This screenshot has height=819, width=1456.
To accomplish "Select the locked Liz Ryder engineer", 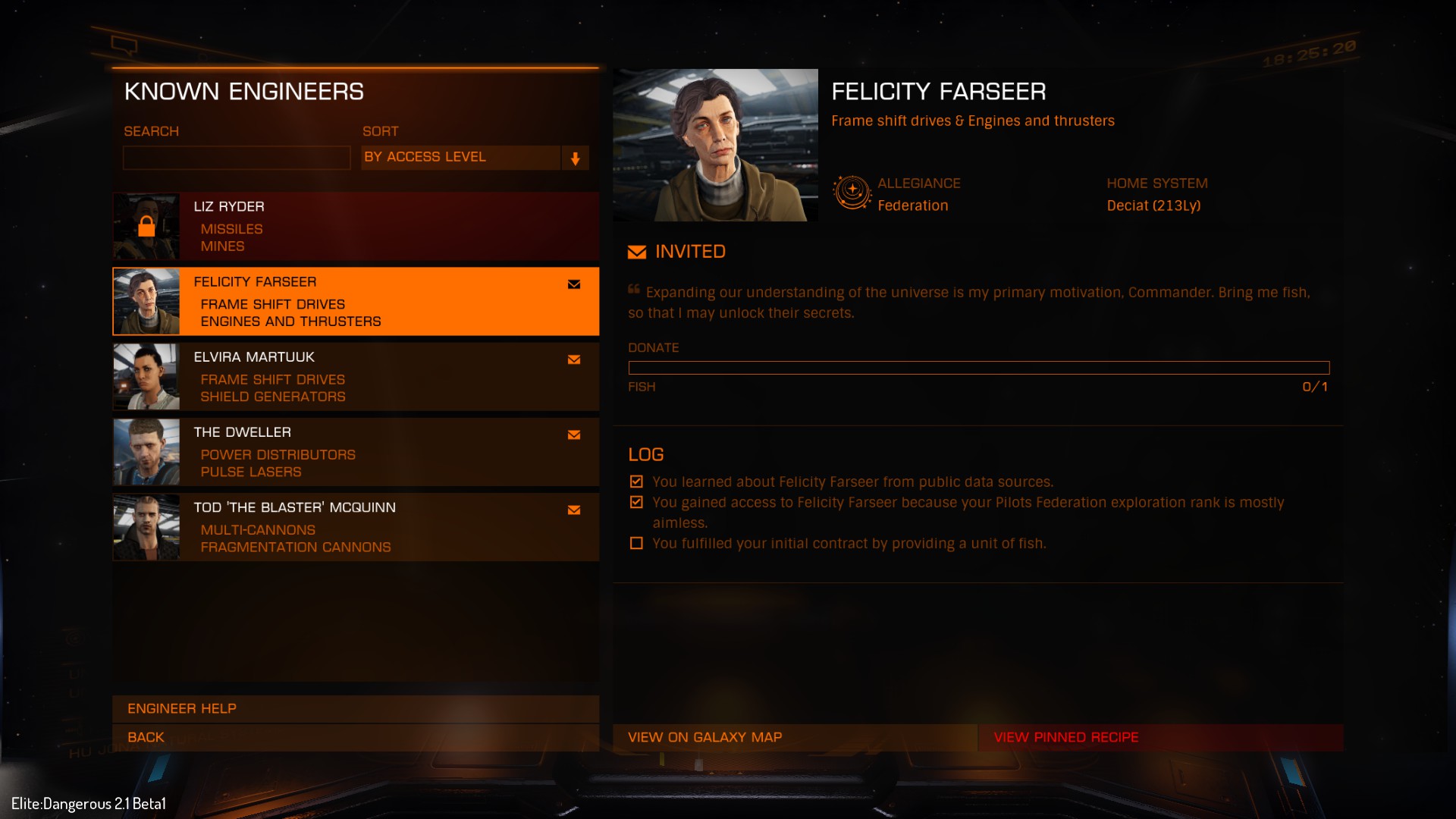I will coord(356,226).
